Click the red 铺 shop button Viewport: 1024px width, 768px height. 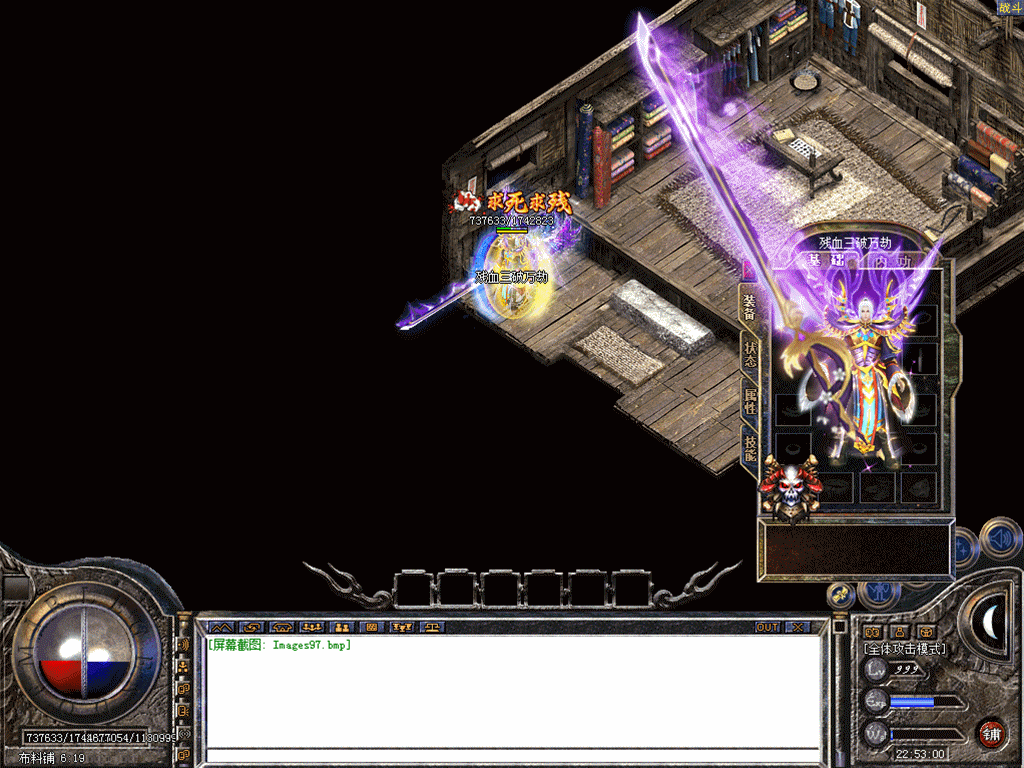tap(990, 733)
